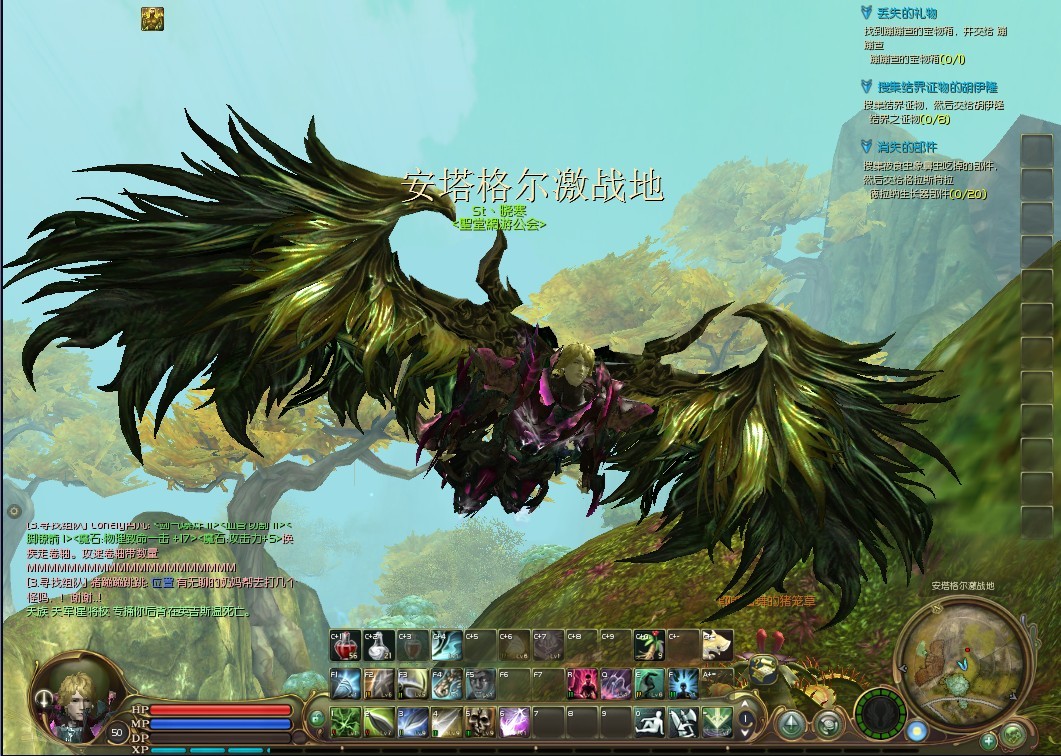Activate the purple lightning skill in slot 6
Screen dimensions: 1061x756
tap(517, 720)
